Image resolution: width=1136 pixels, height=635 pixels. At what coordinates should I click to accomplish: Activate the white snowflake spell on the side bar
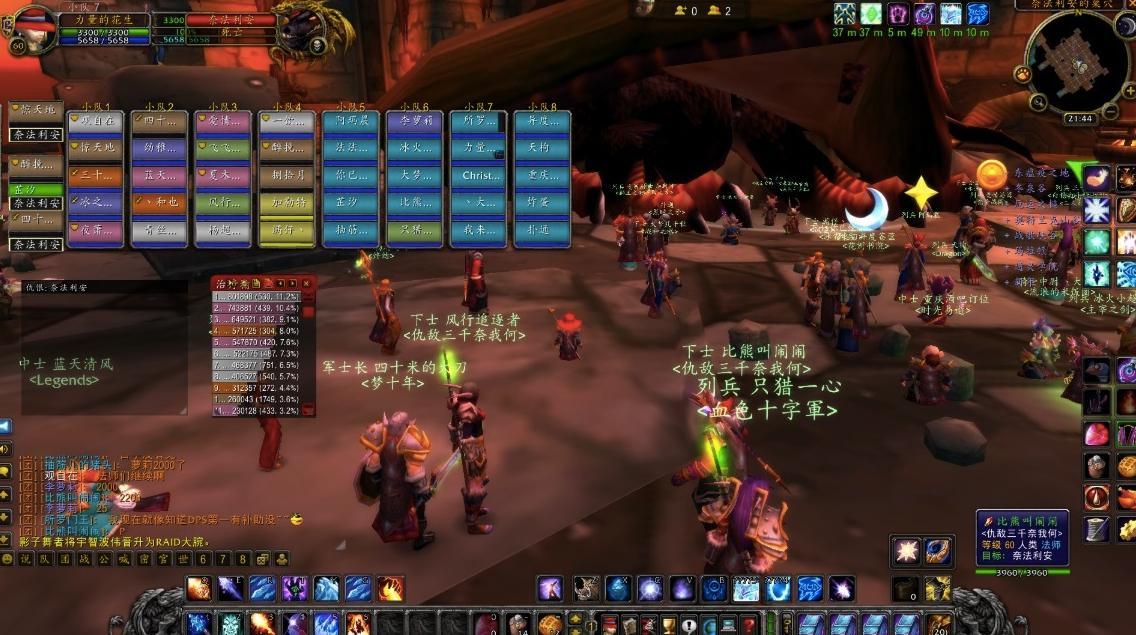[1097, 210]
